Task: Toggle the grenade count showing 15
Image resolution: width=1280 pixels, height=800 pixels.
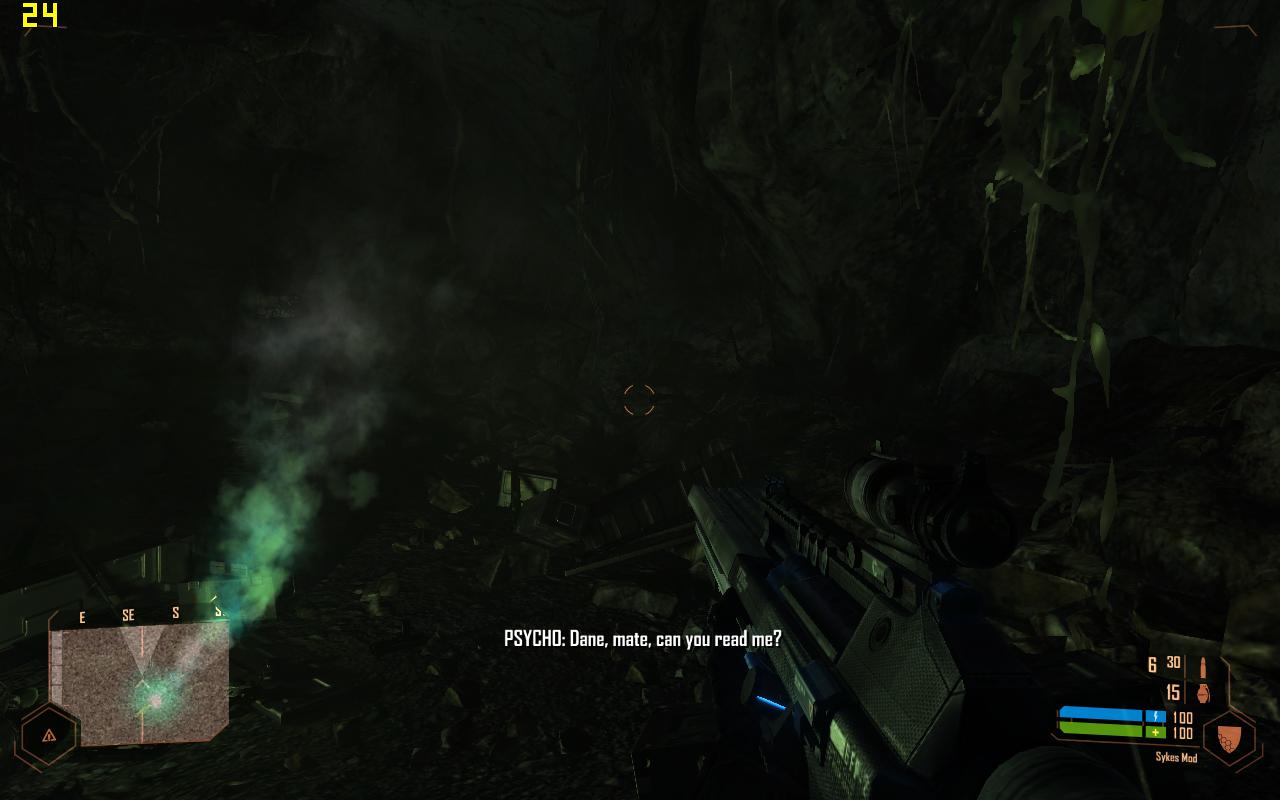Action: (x=1172, y=691)
